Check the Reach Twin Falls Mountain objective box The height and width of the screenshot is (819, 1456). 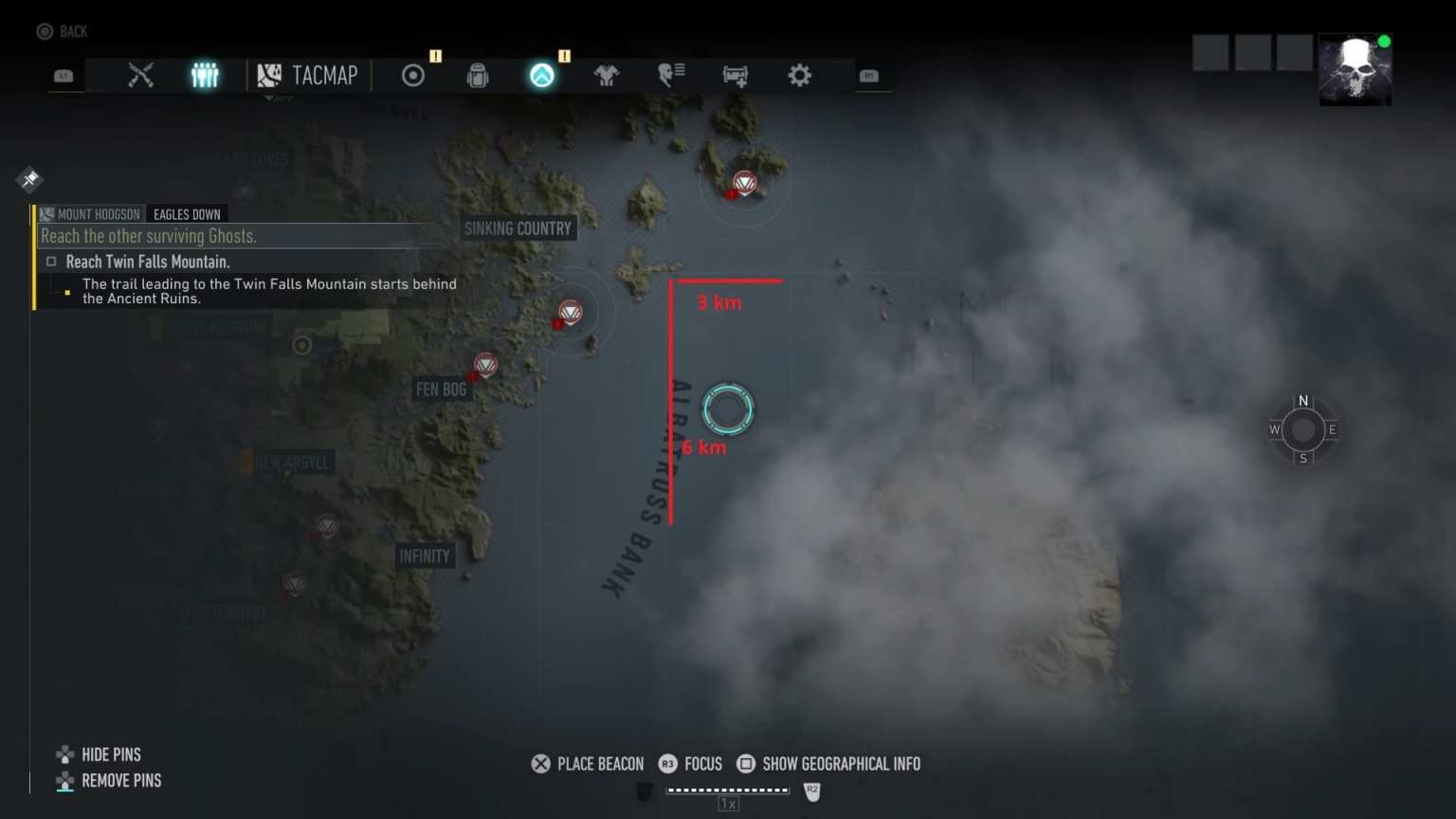click(51, 261)
